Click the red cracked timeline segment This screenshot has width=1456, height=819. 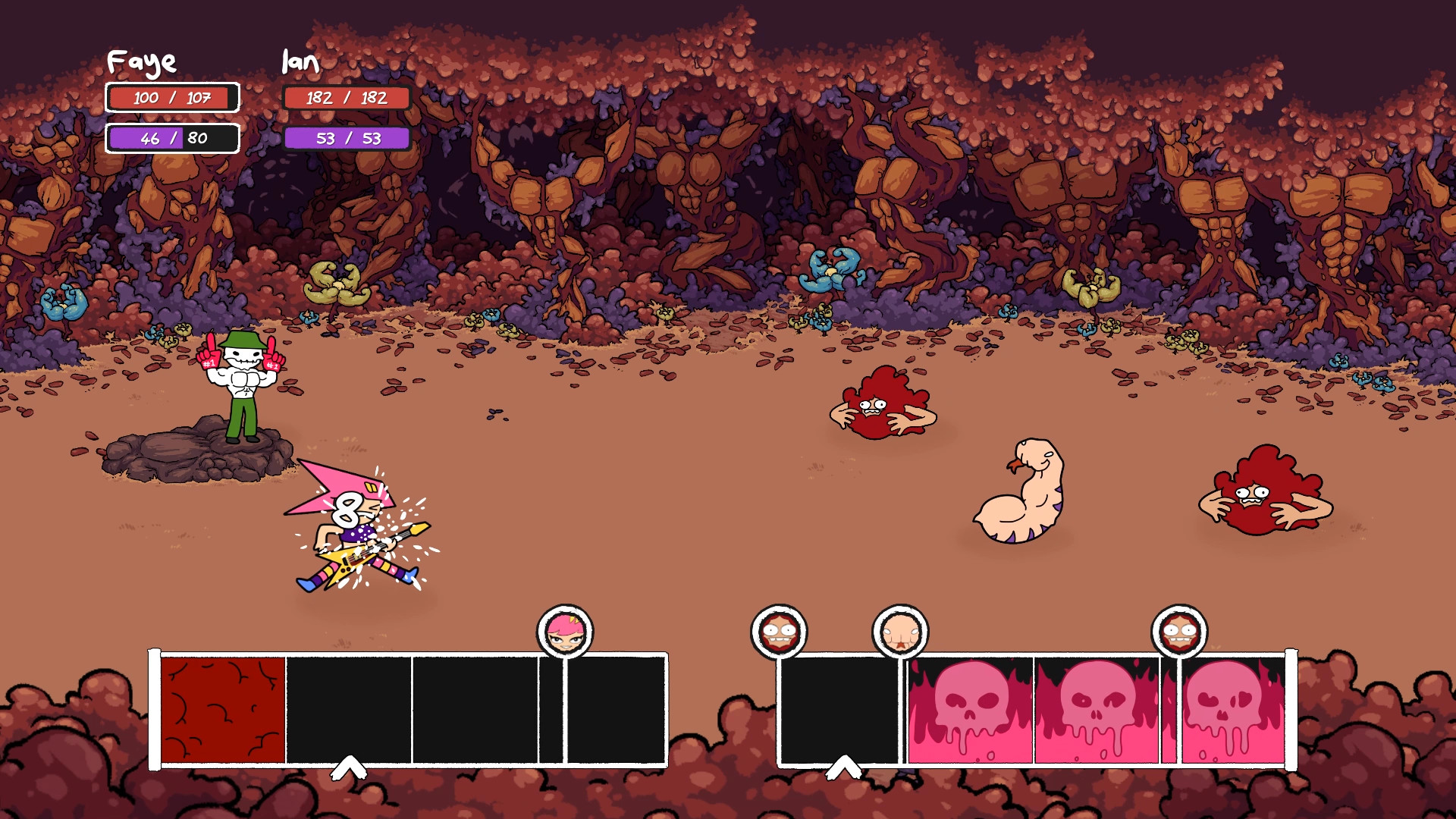pyautogui.click(x=223, y=710)
